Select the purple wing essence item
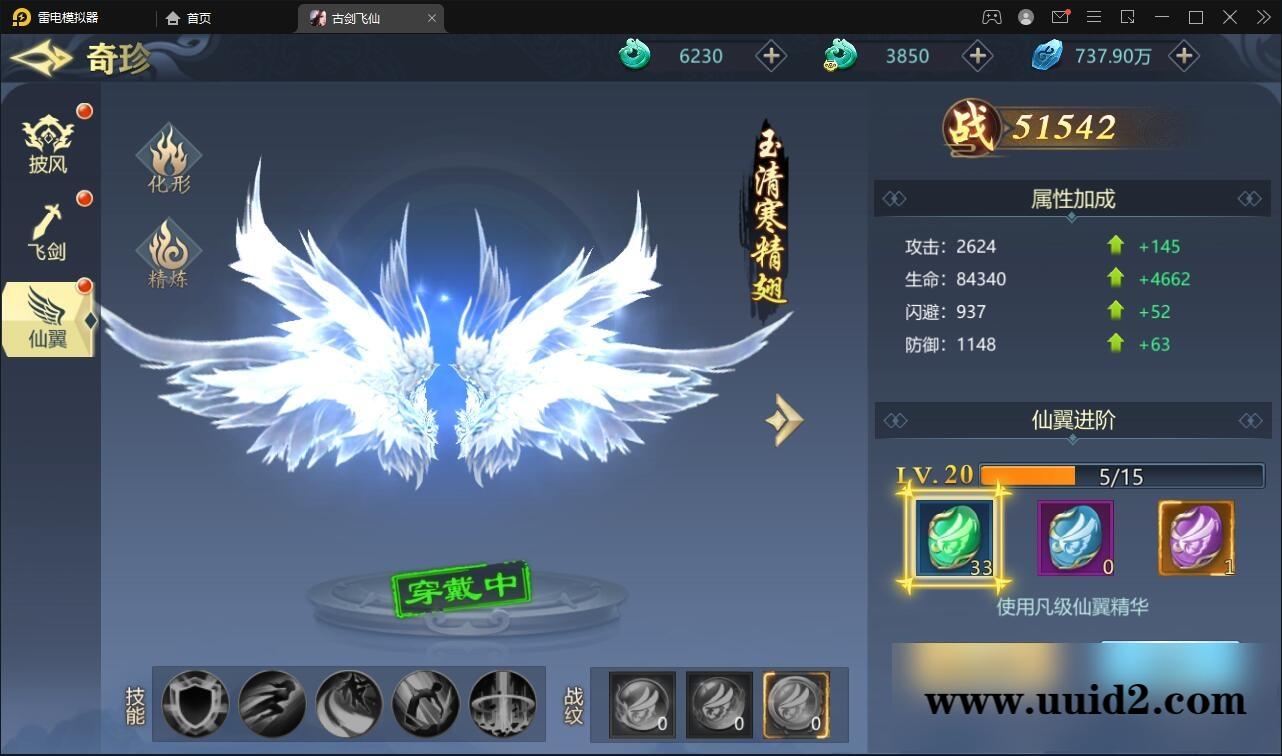 click(x=1196, y=538)
